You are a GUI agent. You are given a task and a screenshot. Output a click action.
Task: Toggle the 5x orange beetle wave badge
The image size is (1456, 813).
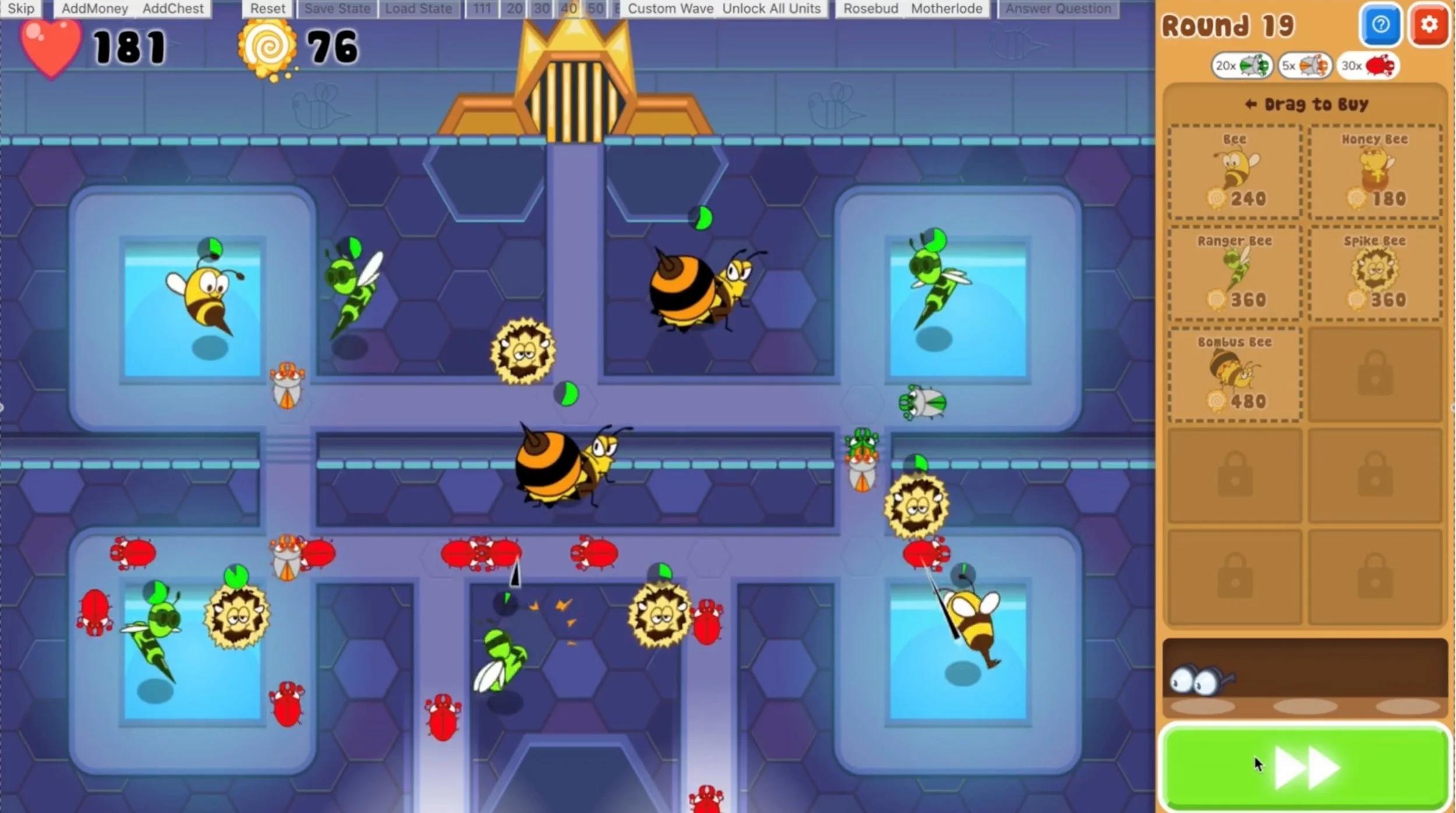tap(1306, 65)
